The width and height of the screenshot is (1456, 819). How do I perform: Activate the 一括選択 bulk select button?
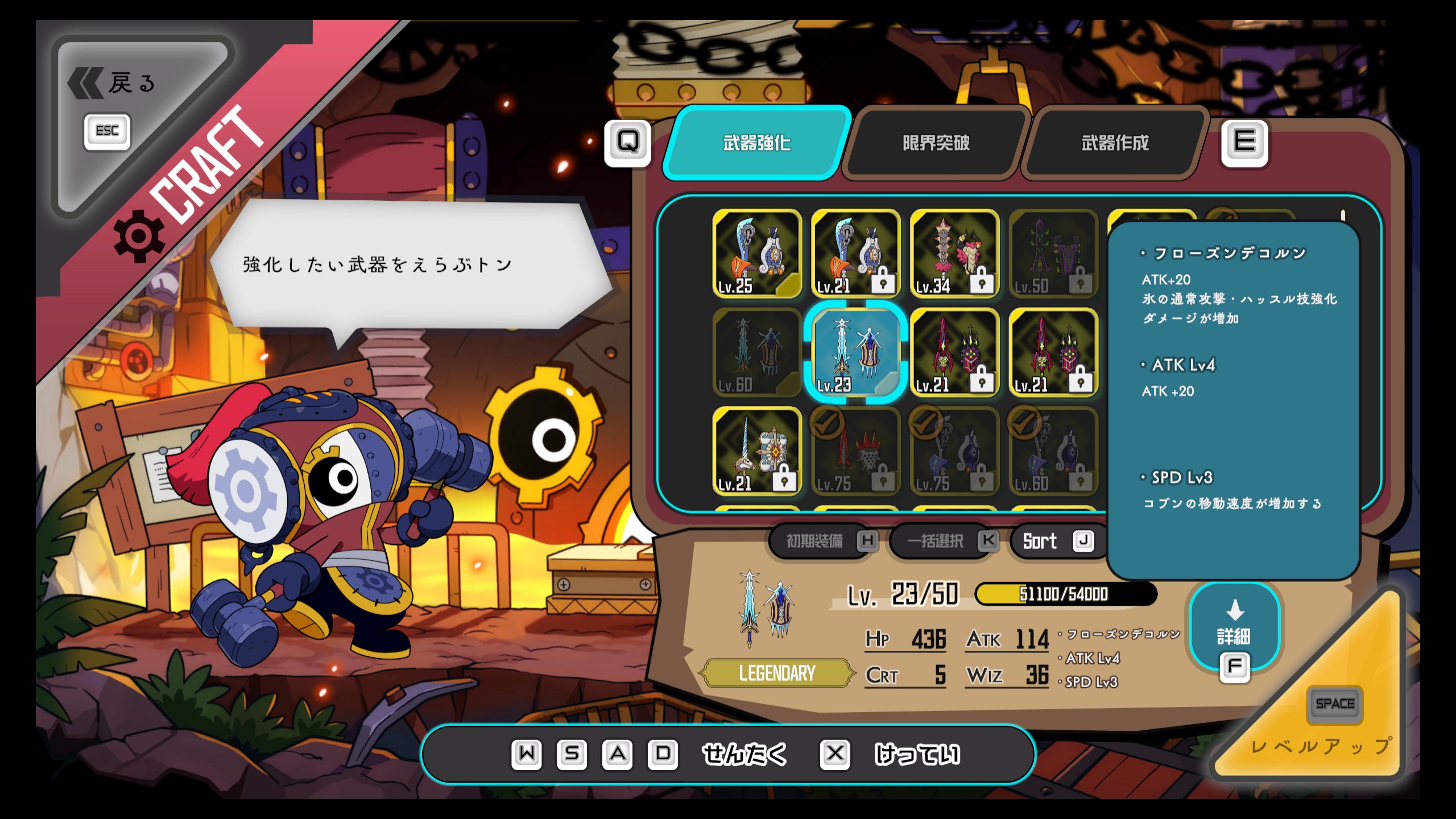(x=944, y=541)
